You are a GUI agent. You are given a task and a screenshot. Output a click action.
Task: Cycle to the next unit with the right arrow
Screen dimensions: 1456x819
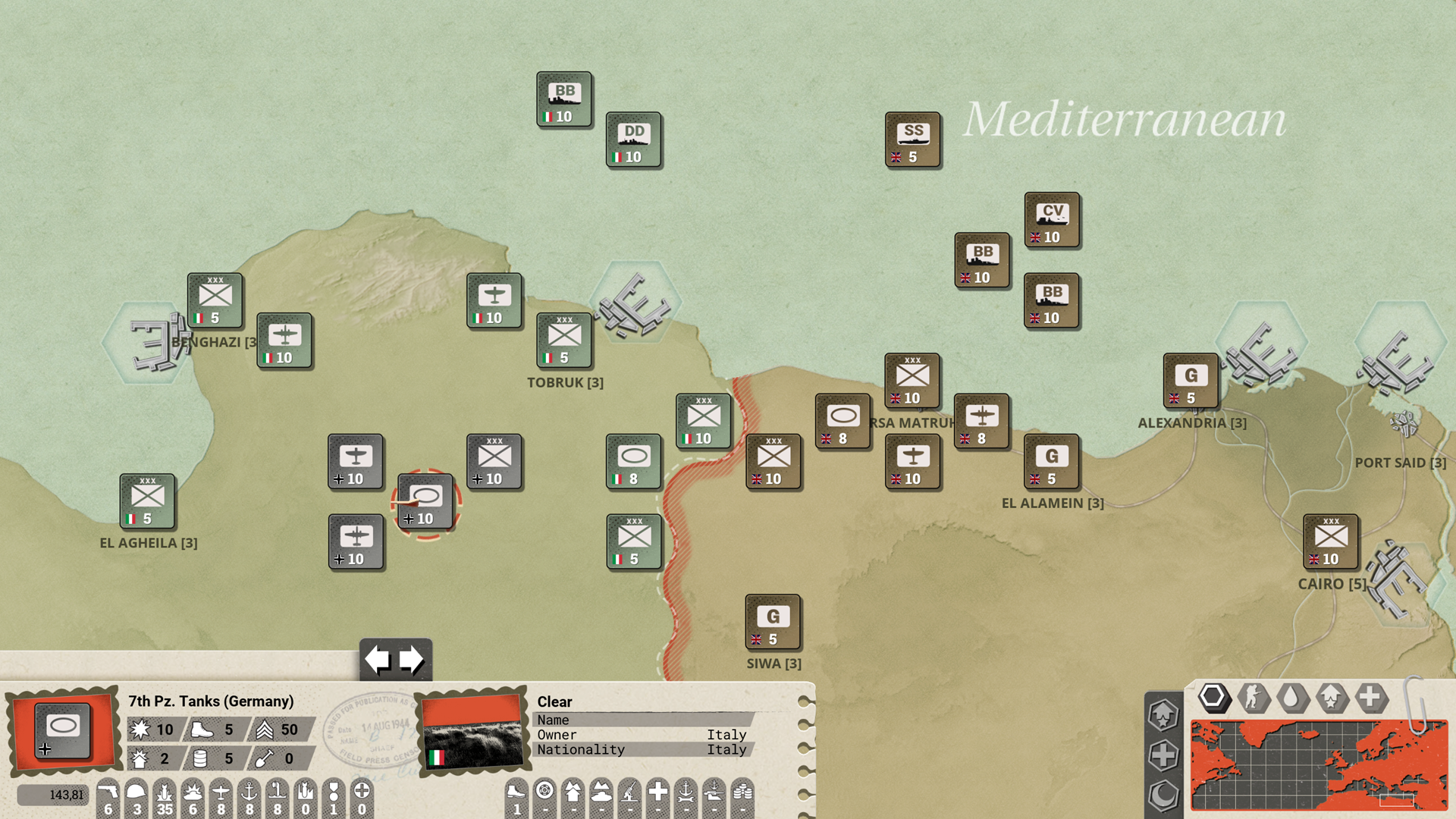click(412, 660)
